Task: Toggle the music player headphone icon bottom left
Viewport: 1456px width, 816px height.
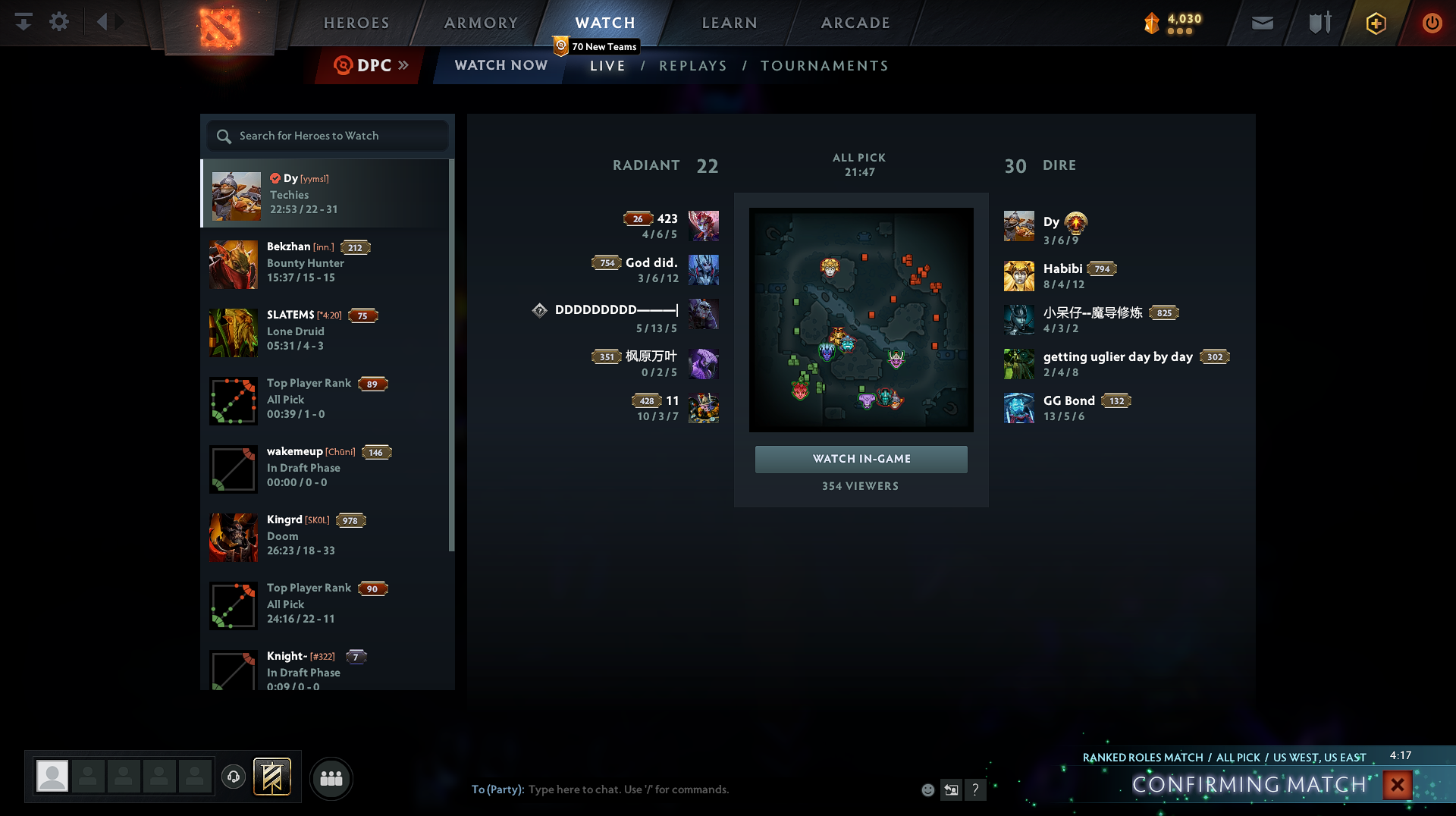Action: (x=233, y=778)
